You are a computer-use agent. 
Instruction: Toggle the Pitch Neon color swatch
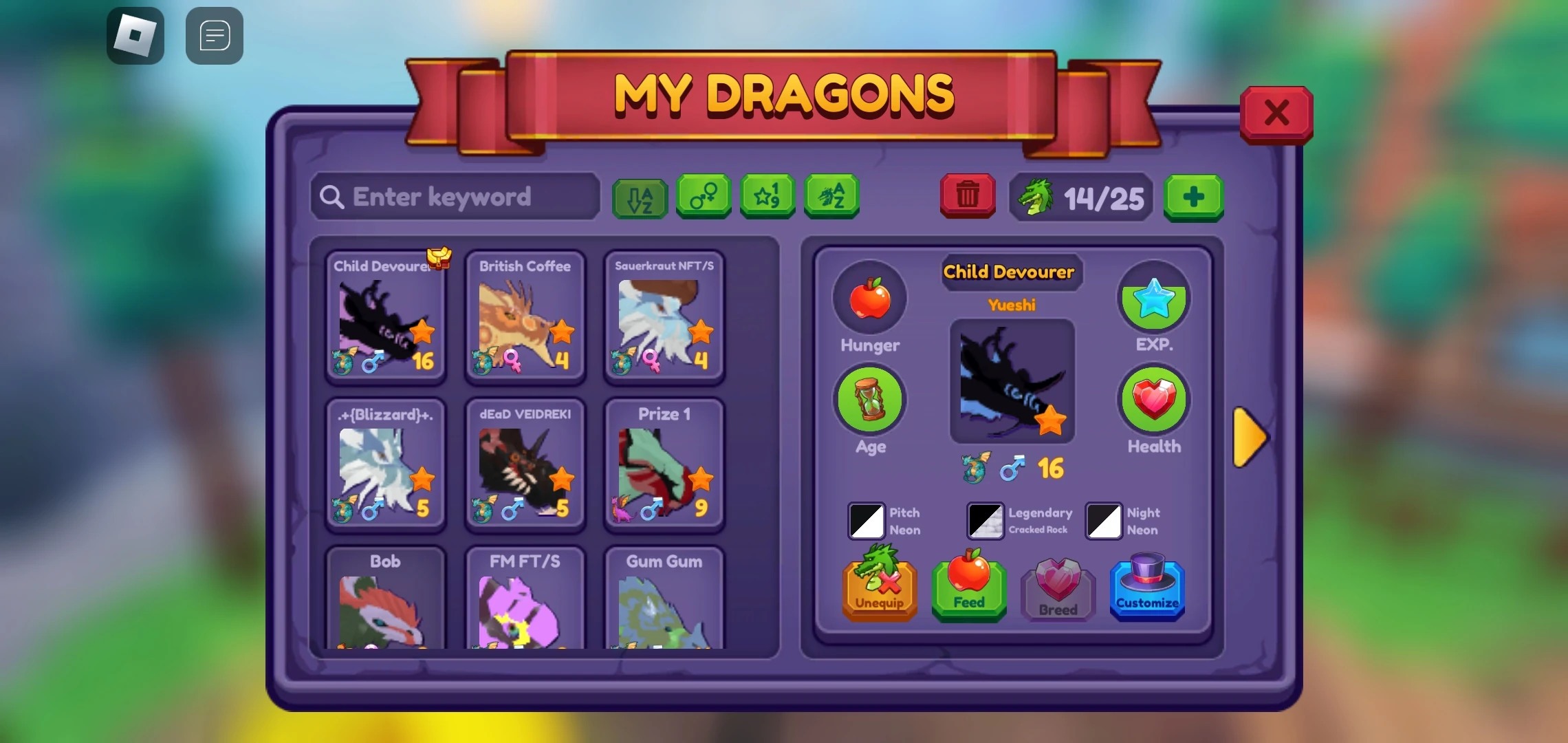[867, 521]
